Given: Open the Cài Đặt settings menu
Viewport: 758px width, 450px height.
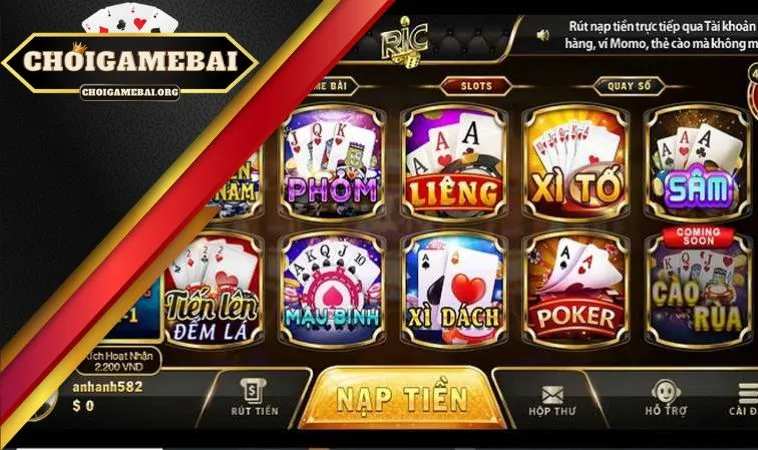Looking at the screenshot, I should click(745, 398).
